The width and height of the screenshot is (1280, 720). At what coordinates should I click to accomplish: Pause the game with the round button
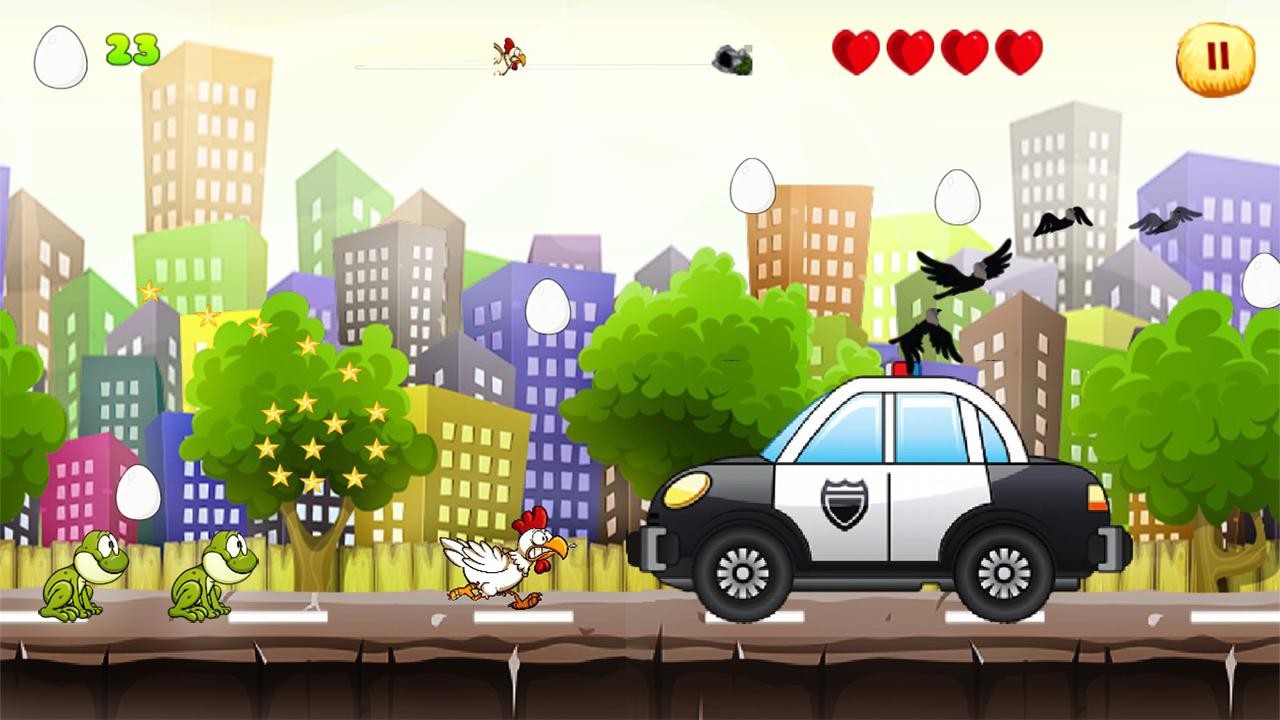[x=1216, y=58]
